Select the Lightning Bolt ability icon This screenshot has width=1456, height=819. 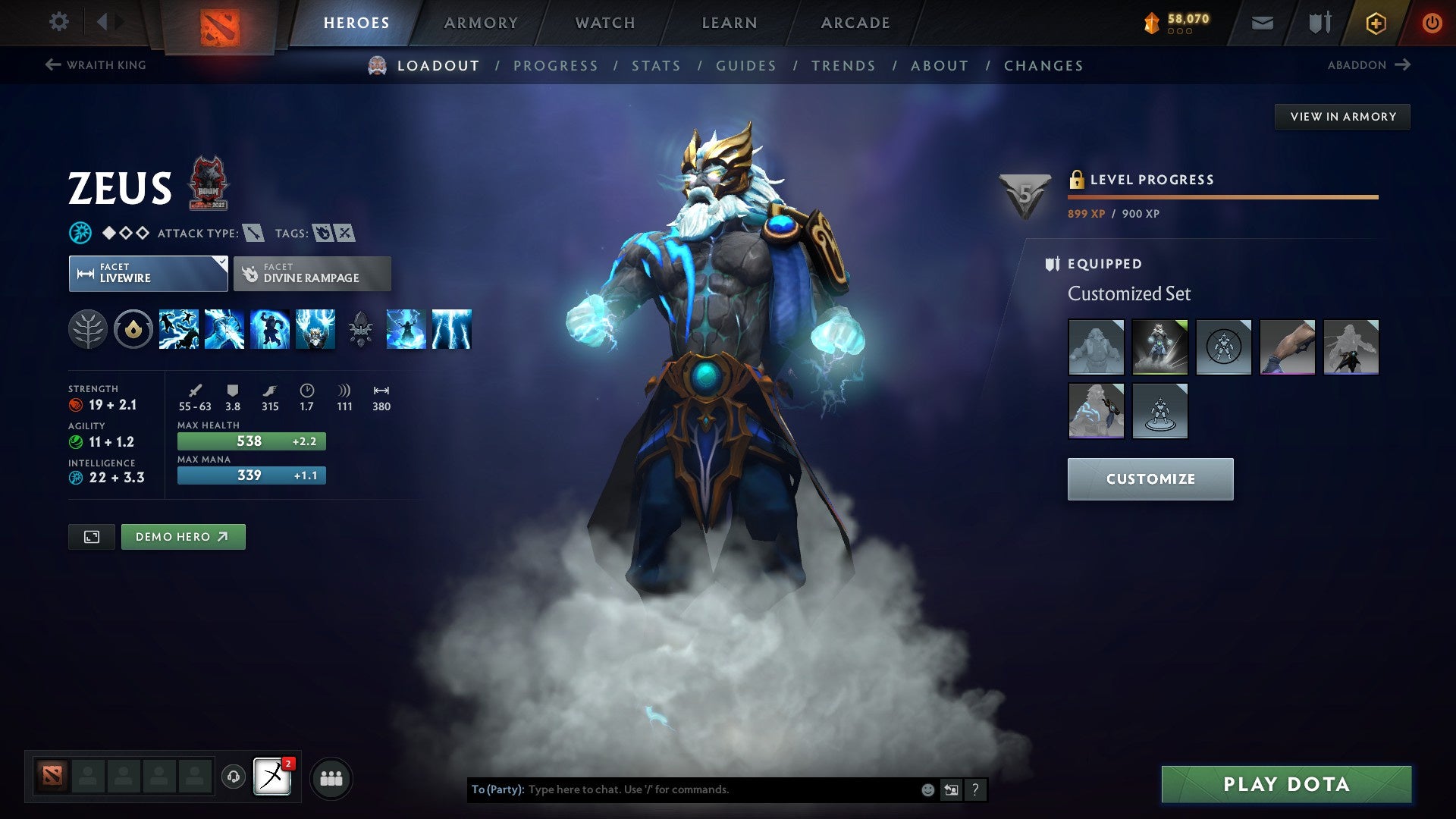[224, 328]
